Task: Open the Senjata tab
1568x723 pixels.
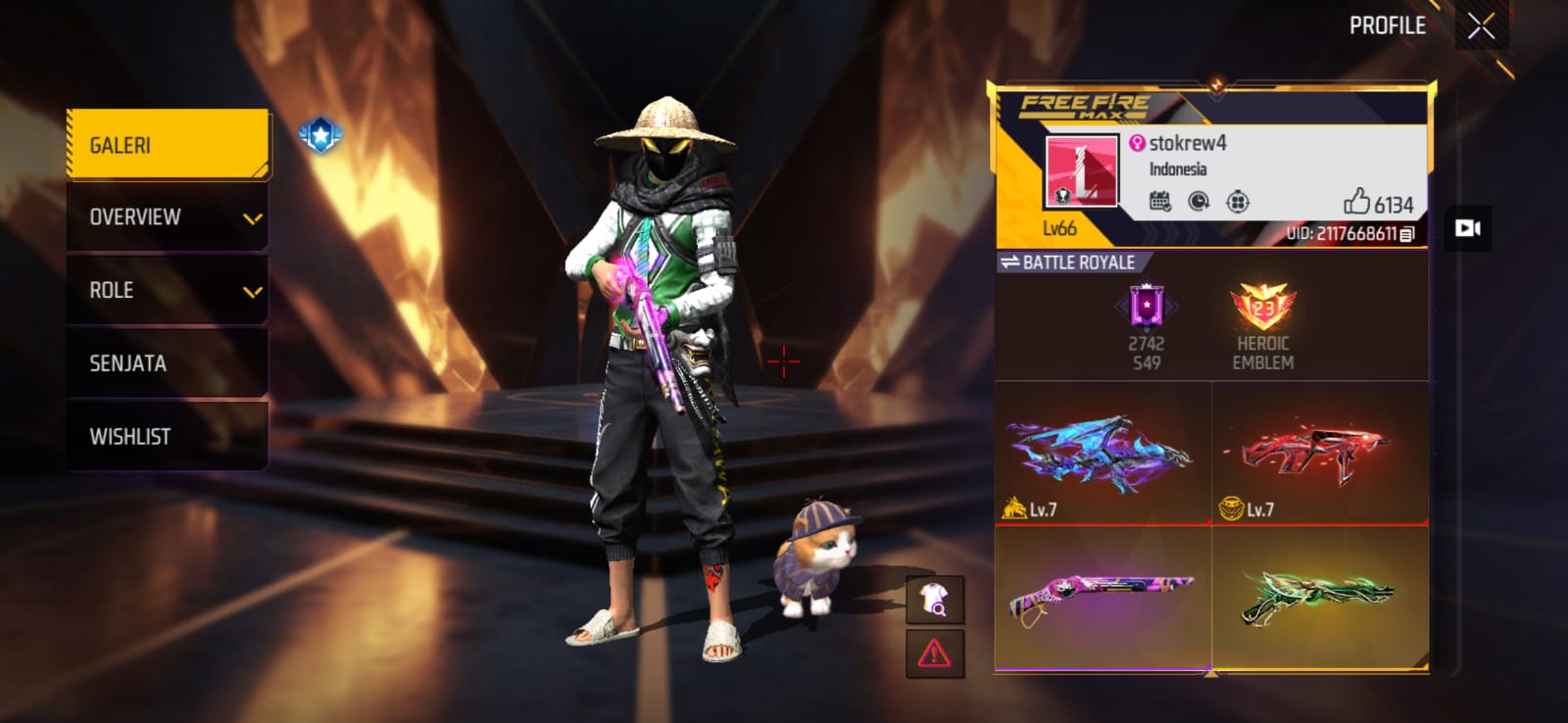Action: pos(168,363)
